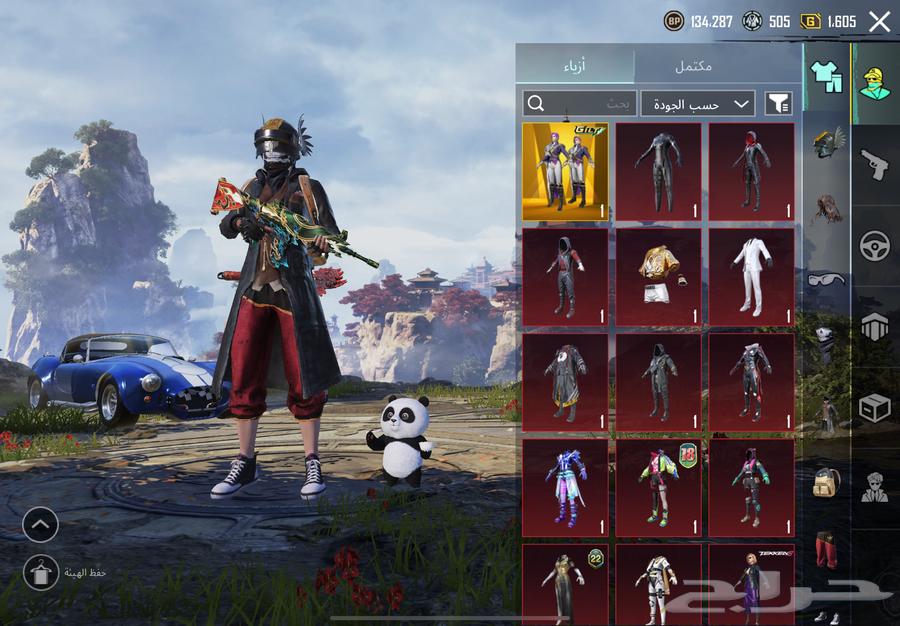Open the vehicle category steering wheel icon
900x626 pixels.
coord(875,245)
